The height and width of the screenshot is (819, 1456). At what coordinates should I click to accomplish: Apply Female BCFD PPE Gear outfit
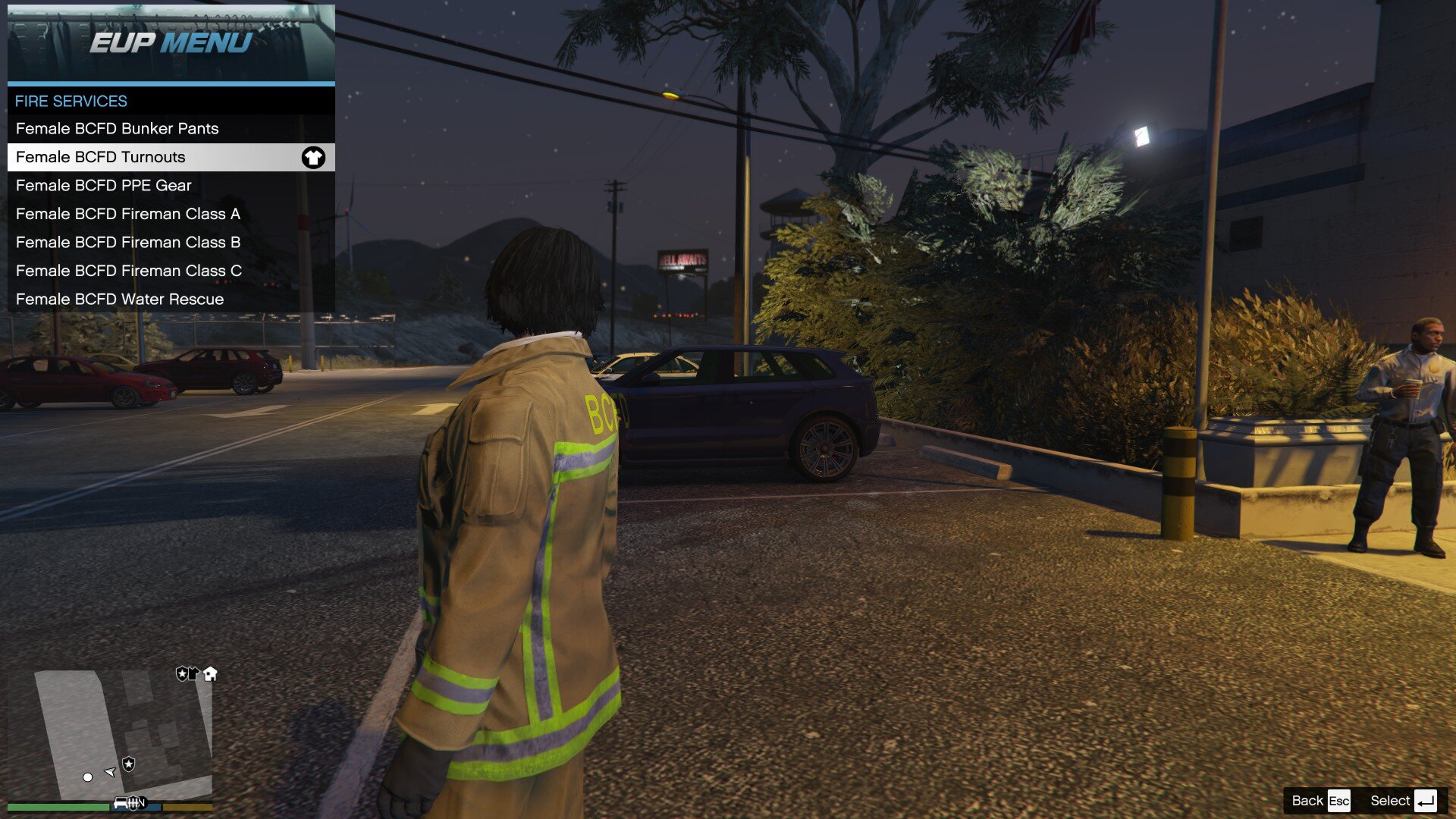(104, 186)
